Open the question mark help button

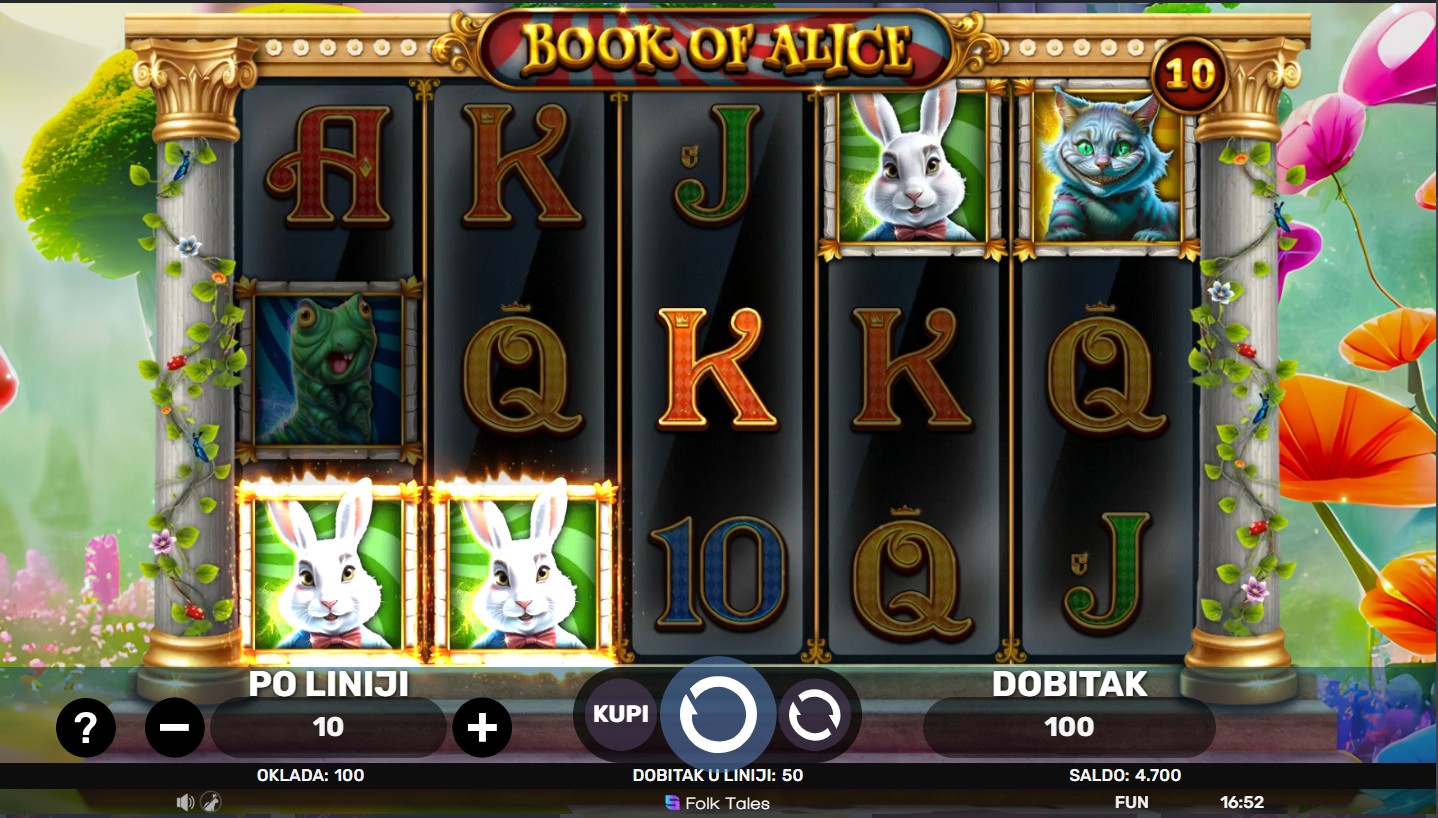click(x=85, y=727)
